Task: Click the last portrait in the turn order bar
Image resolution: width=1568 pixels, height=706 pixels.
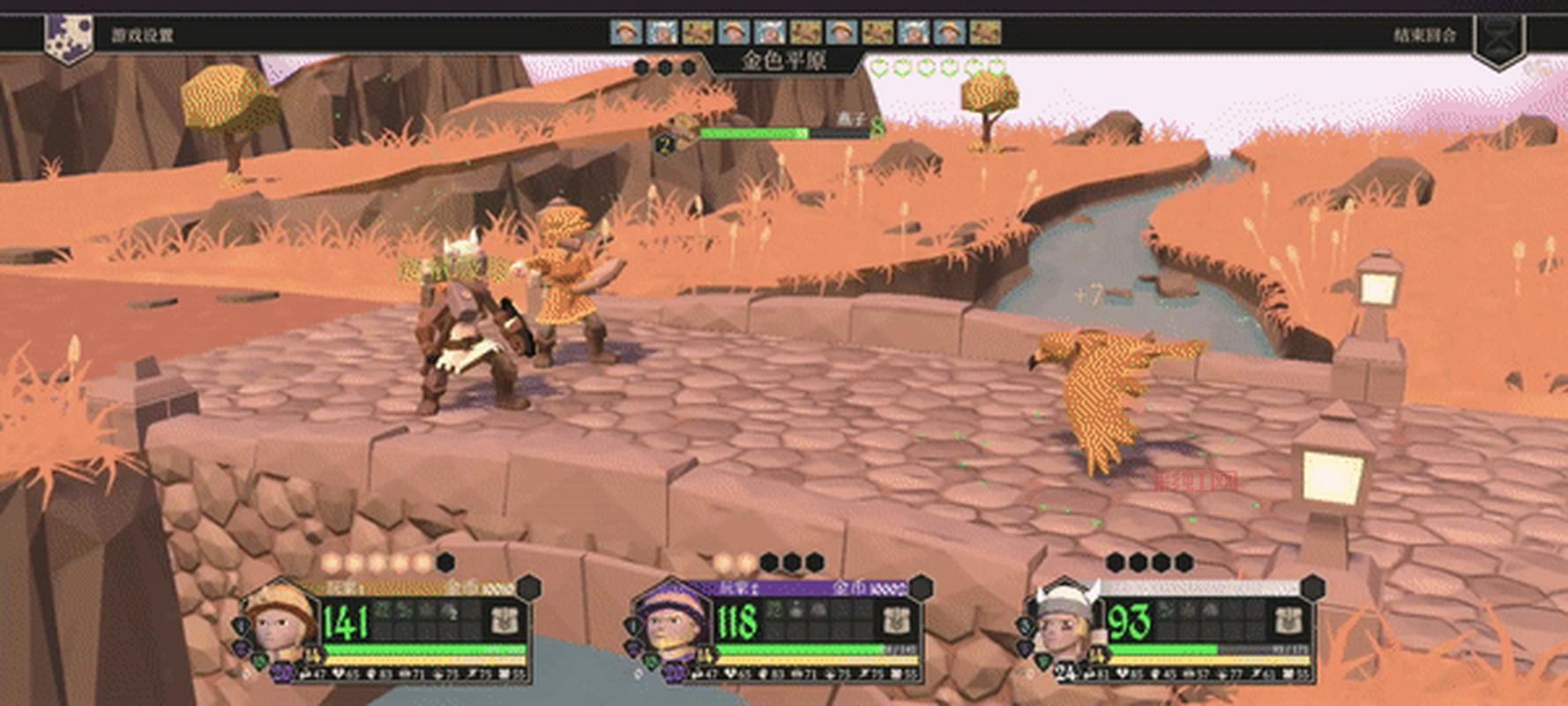Action: coord(984,33)
